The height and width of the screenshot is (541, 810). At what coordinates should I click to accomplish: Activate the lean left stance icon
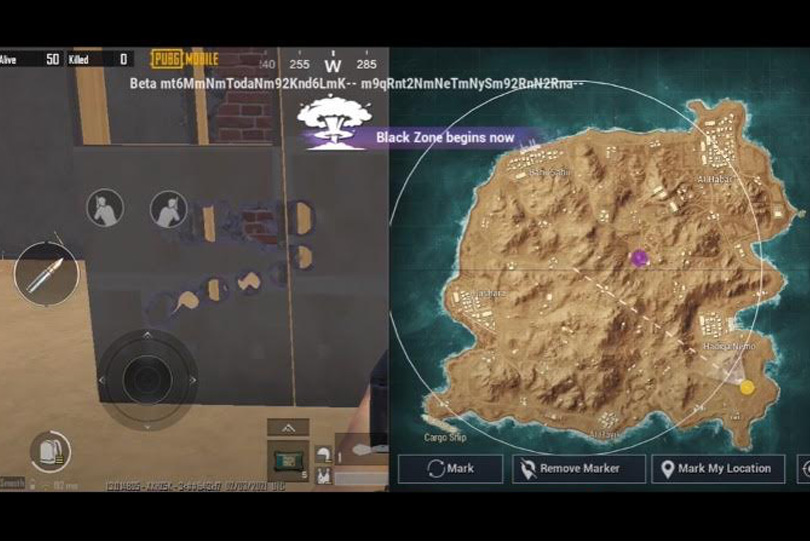point(104,208)
